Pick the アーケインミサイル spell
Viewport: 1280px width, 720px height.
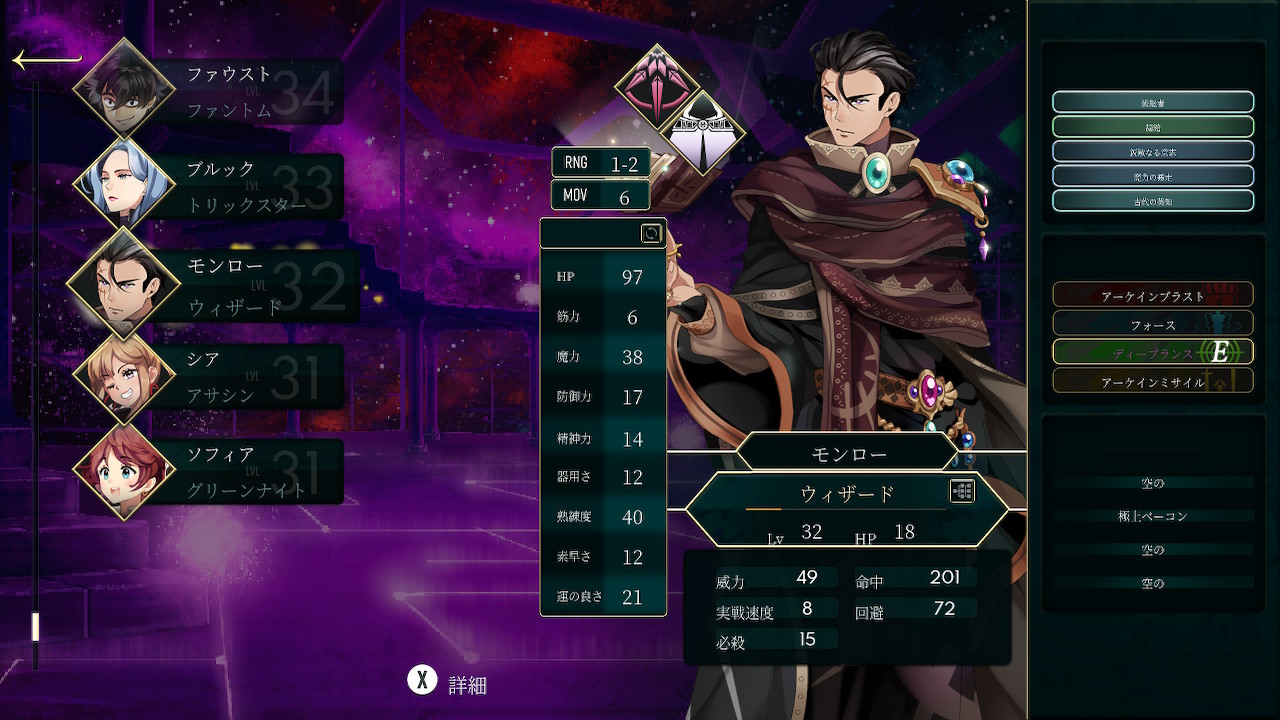(x=1152, y=381)
